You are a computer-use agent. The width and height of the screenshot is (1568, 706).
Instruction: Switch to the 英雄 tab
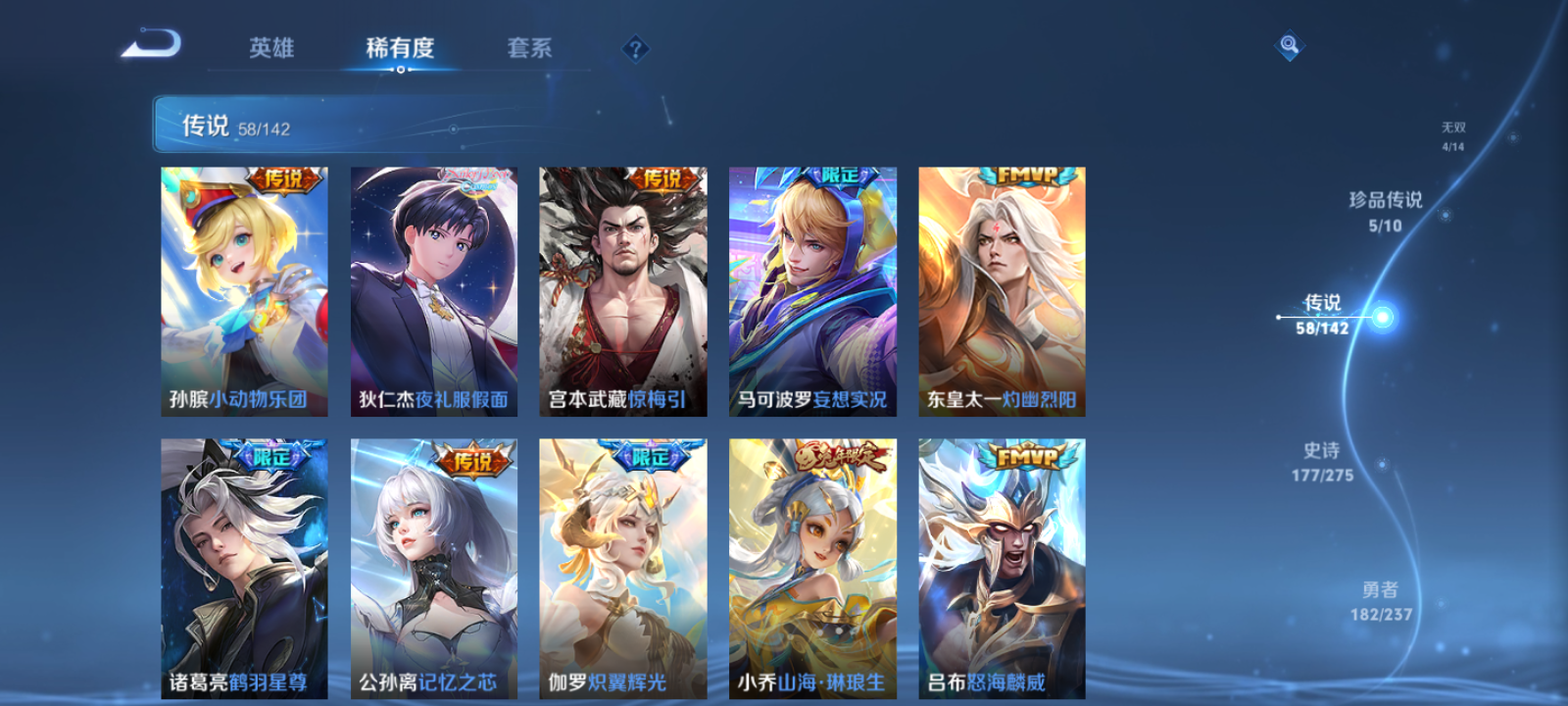(x=270, y=48)
